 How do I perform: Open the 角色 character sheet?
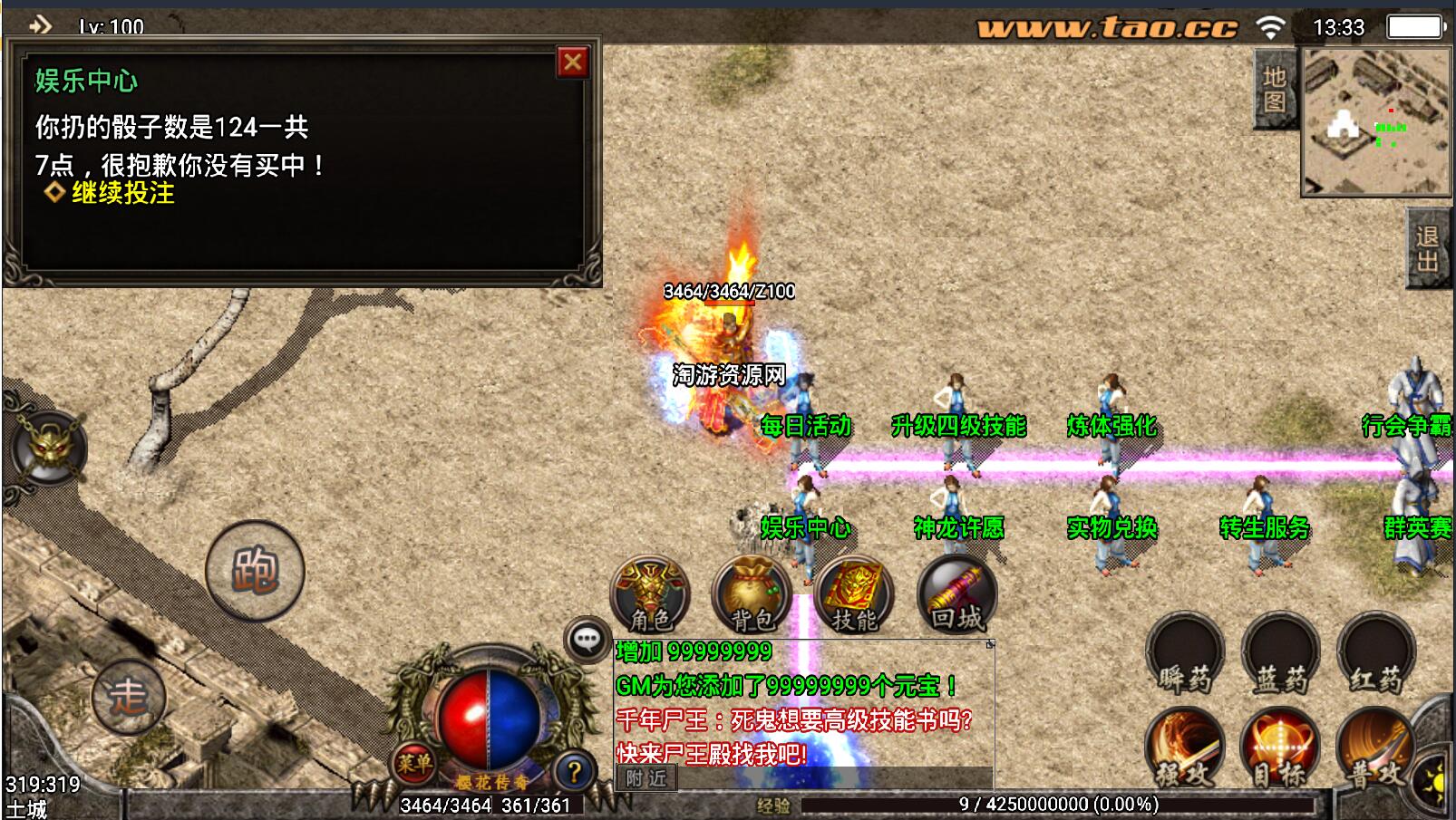coord(650,595)
